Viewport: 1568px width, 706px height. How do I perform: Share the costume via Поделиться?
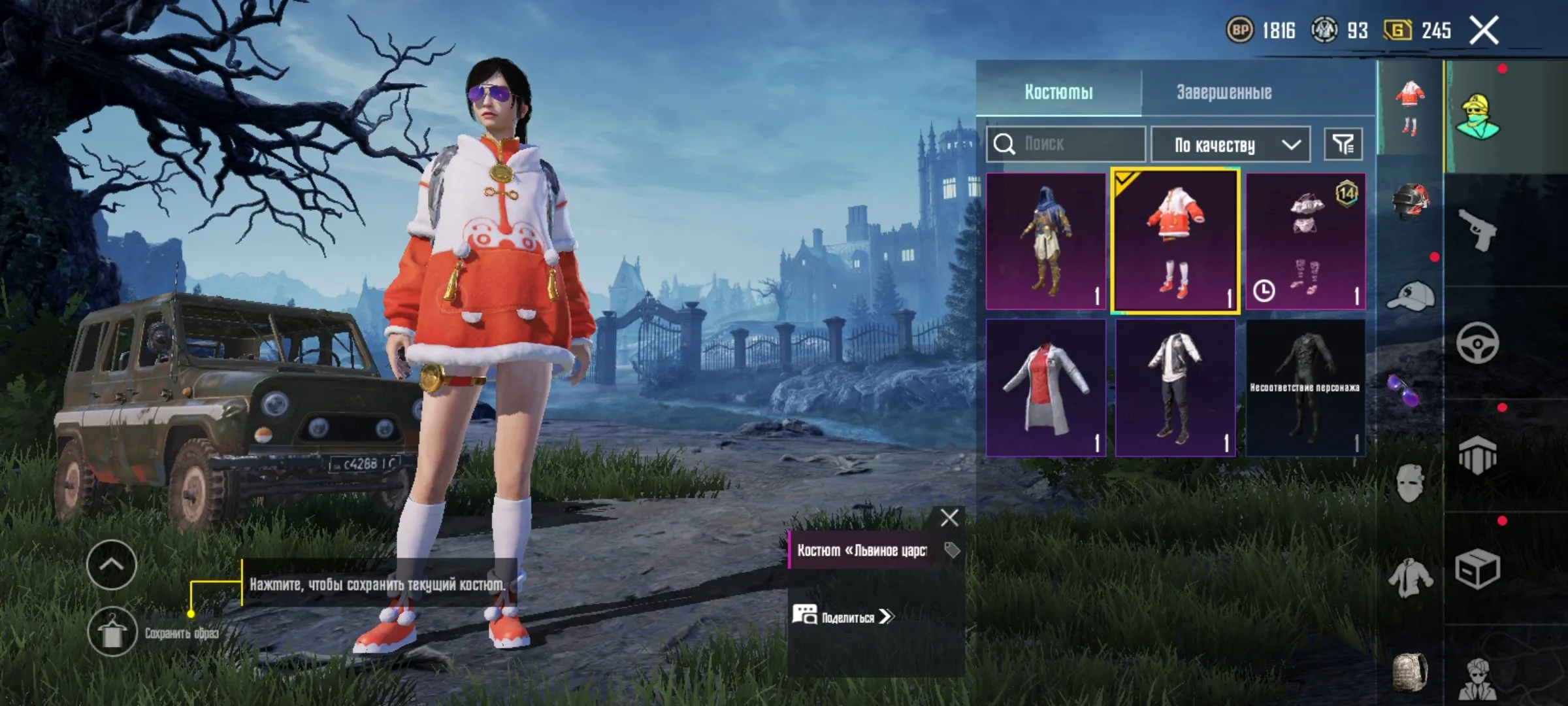843,616
